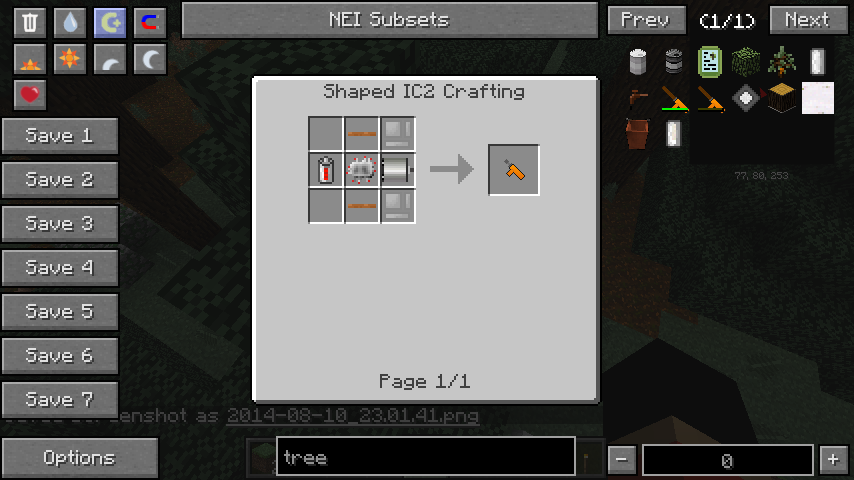Toggle the magnet mode button
Image resolution: width=854 pixels, height=480 pixels.
pos(149,22)
